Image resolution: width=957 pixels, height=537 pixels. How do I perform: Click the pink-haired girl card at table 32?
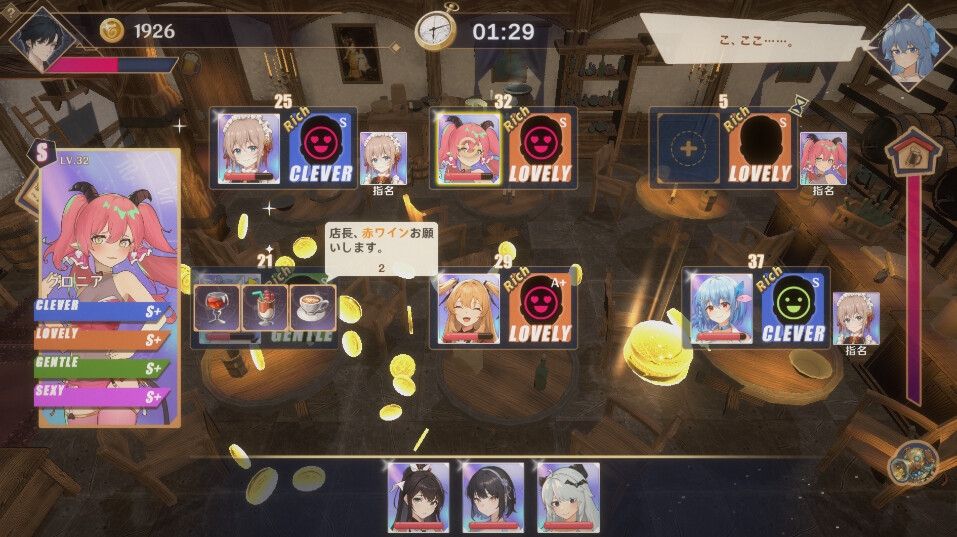469,148
